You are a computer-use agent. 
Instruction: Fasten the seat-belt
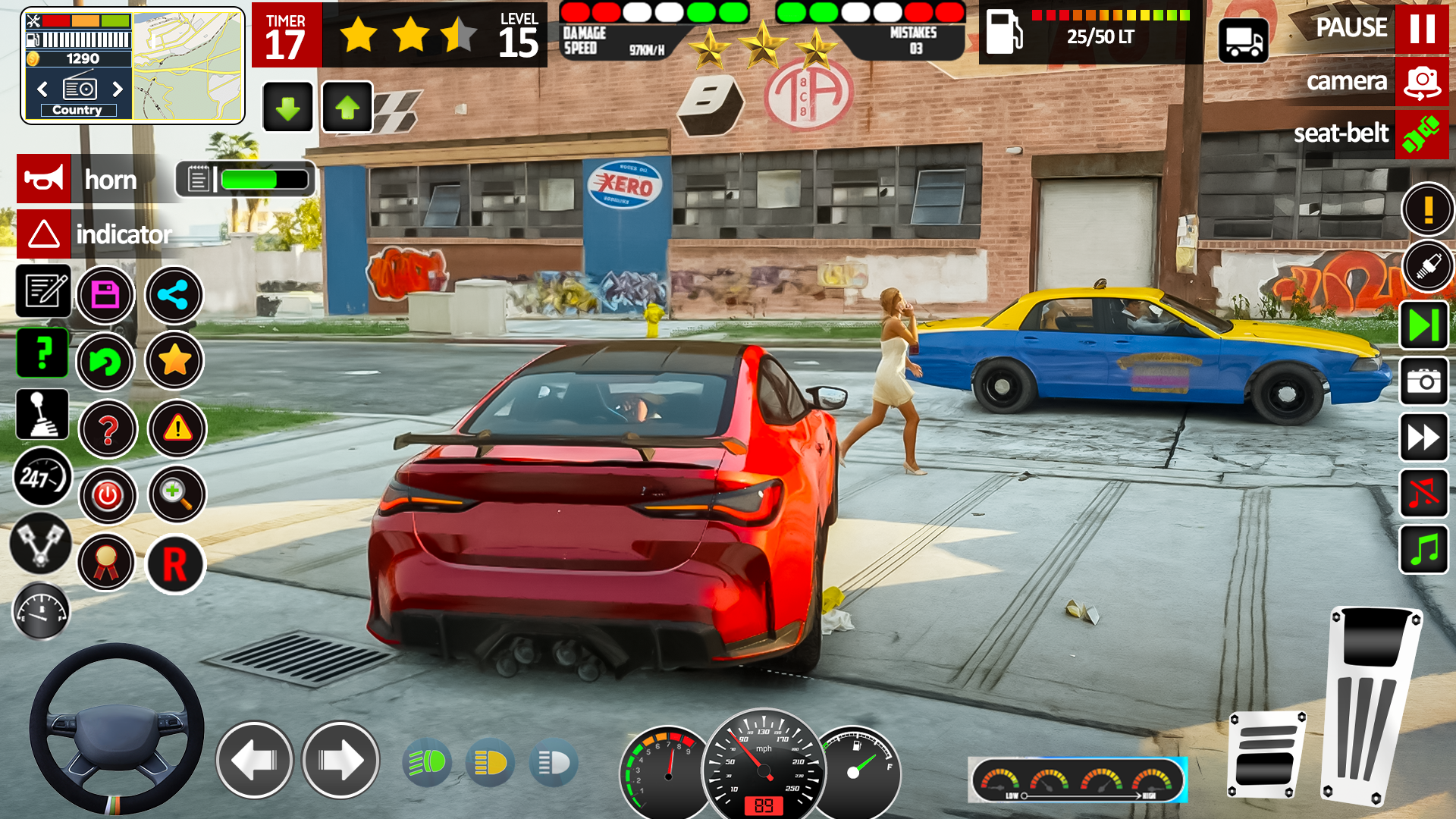click(1421, 134)
